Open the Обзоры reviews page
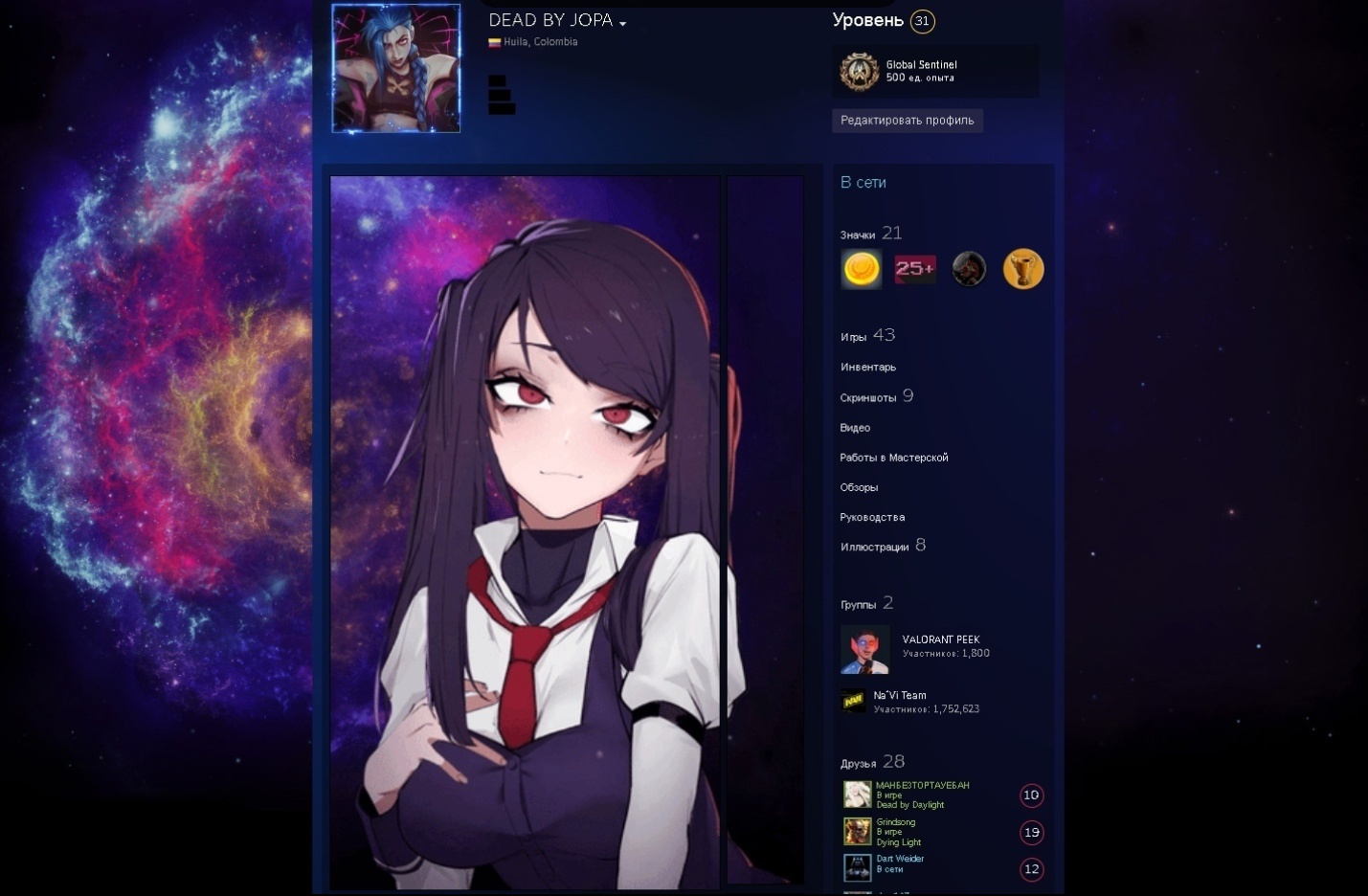The image size is (1368, 896). click(x=859, y=487)
